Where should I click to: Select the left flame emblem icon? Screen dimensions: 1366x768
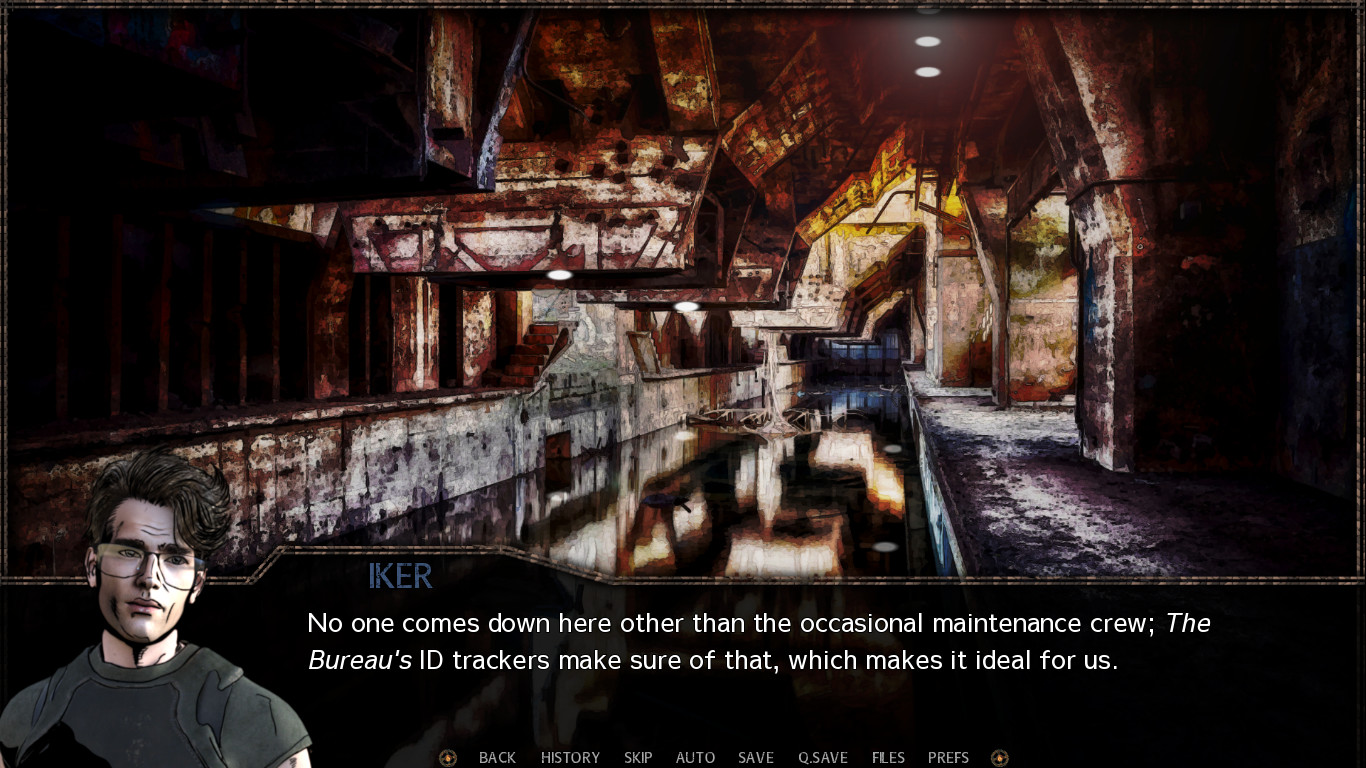pos(447,757)
